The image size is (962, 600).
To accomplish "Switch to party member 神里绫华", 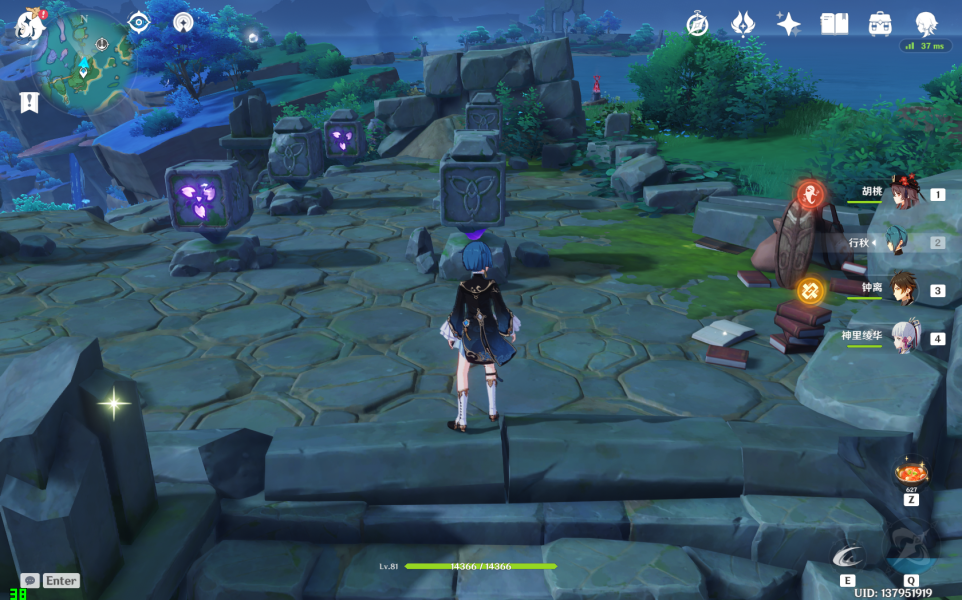I will pyautogui.click(x=904, y=338).
